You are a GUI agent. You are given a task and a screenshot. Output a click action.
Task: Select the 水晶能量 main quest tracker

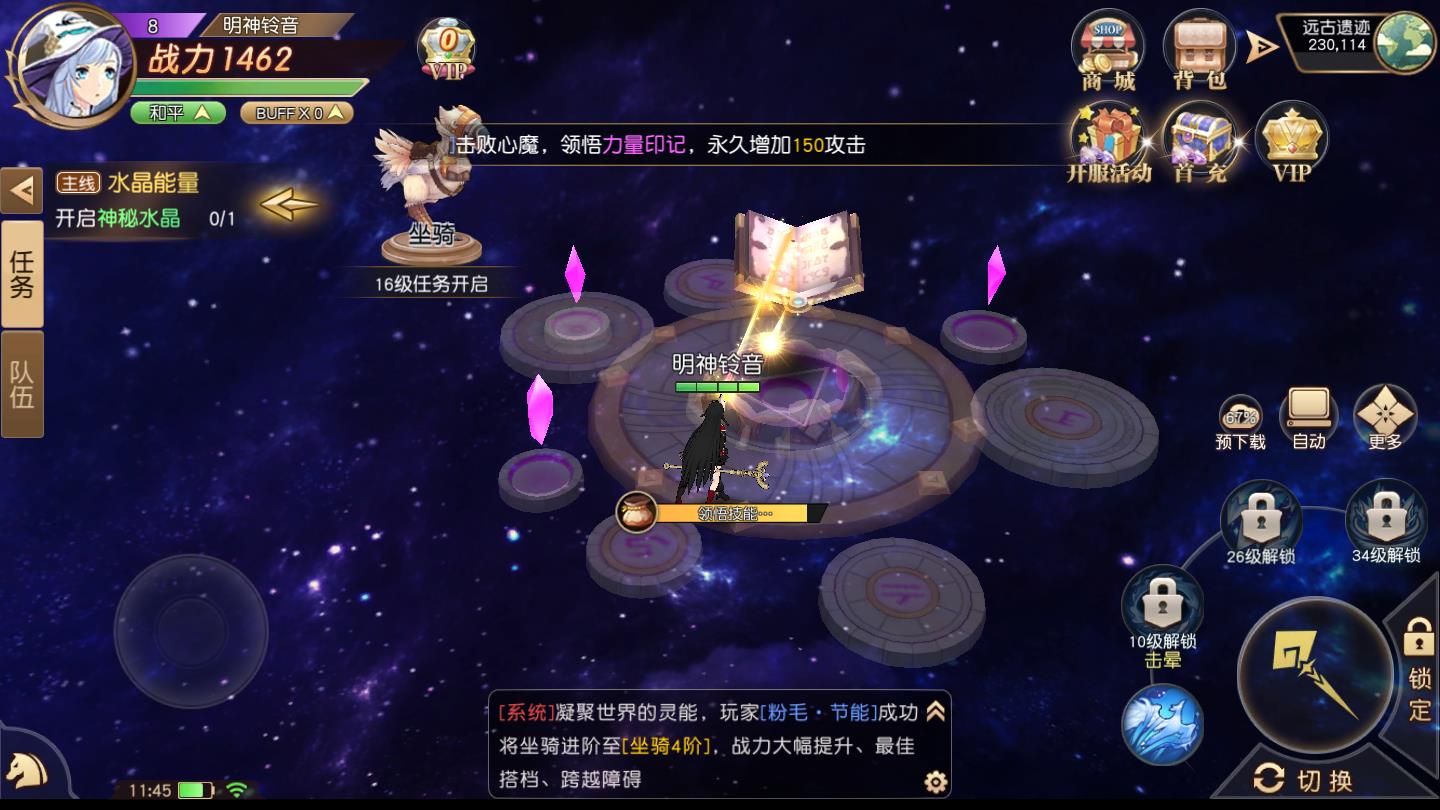click(x=150, y=200)
